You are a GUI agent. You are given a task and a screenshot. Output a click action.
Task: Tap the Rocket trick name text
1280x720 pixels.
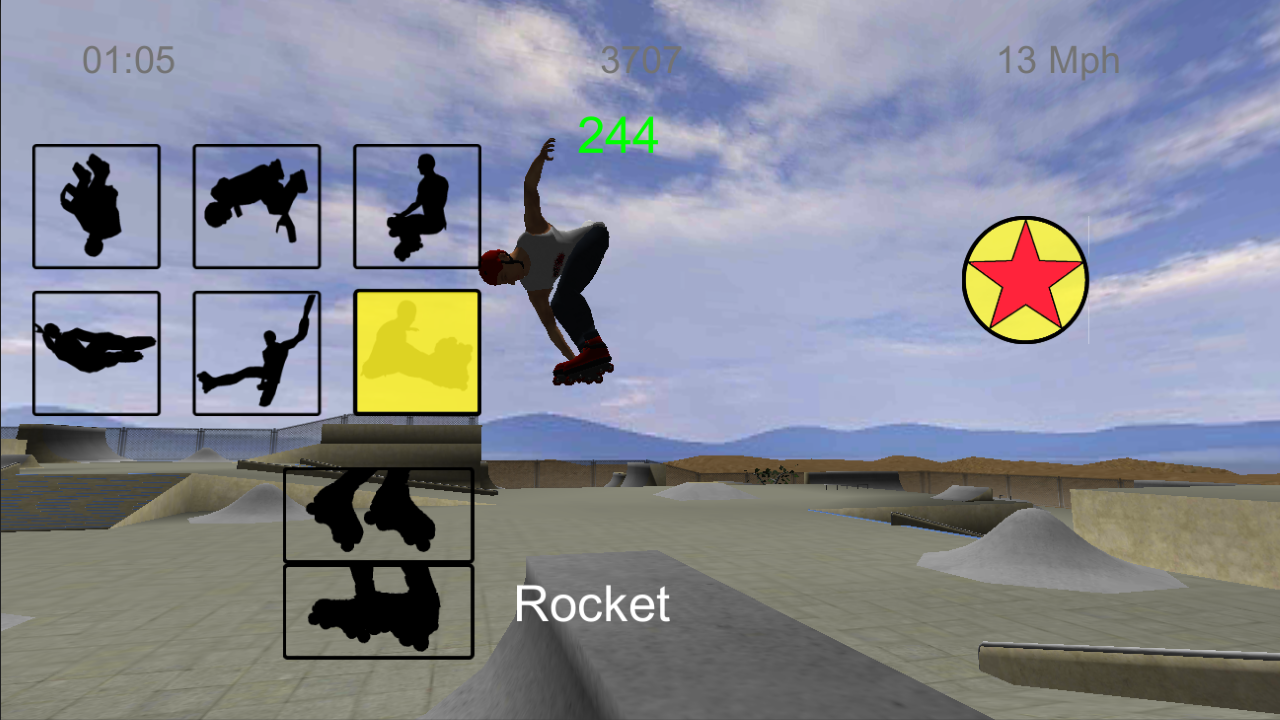pyautogui.click(x=591, y=604)
